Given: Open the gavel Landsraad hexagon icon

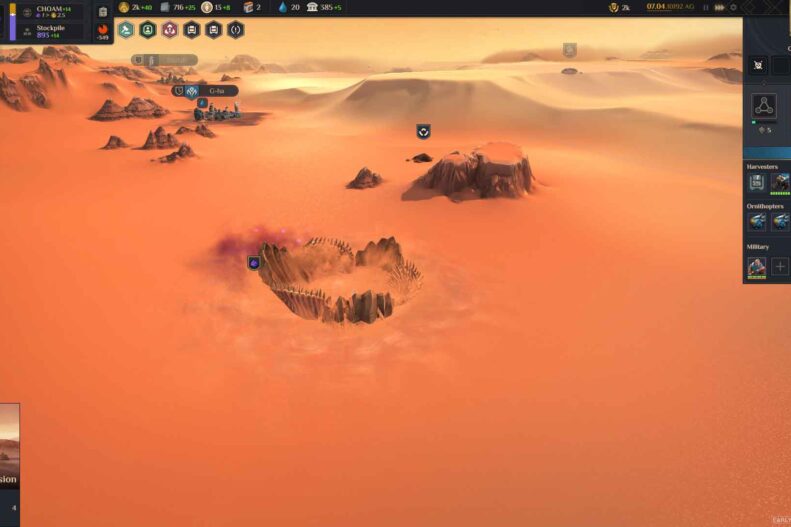Looking at the screenshot, I should tap(125, 30).
